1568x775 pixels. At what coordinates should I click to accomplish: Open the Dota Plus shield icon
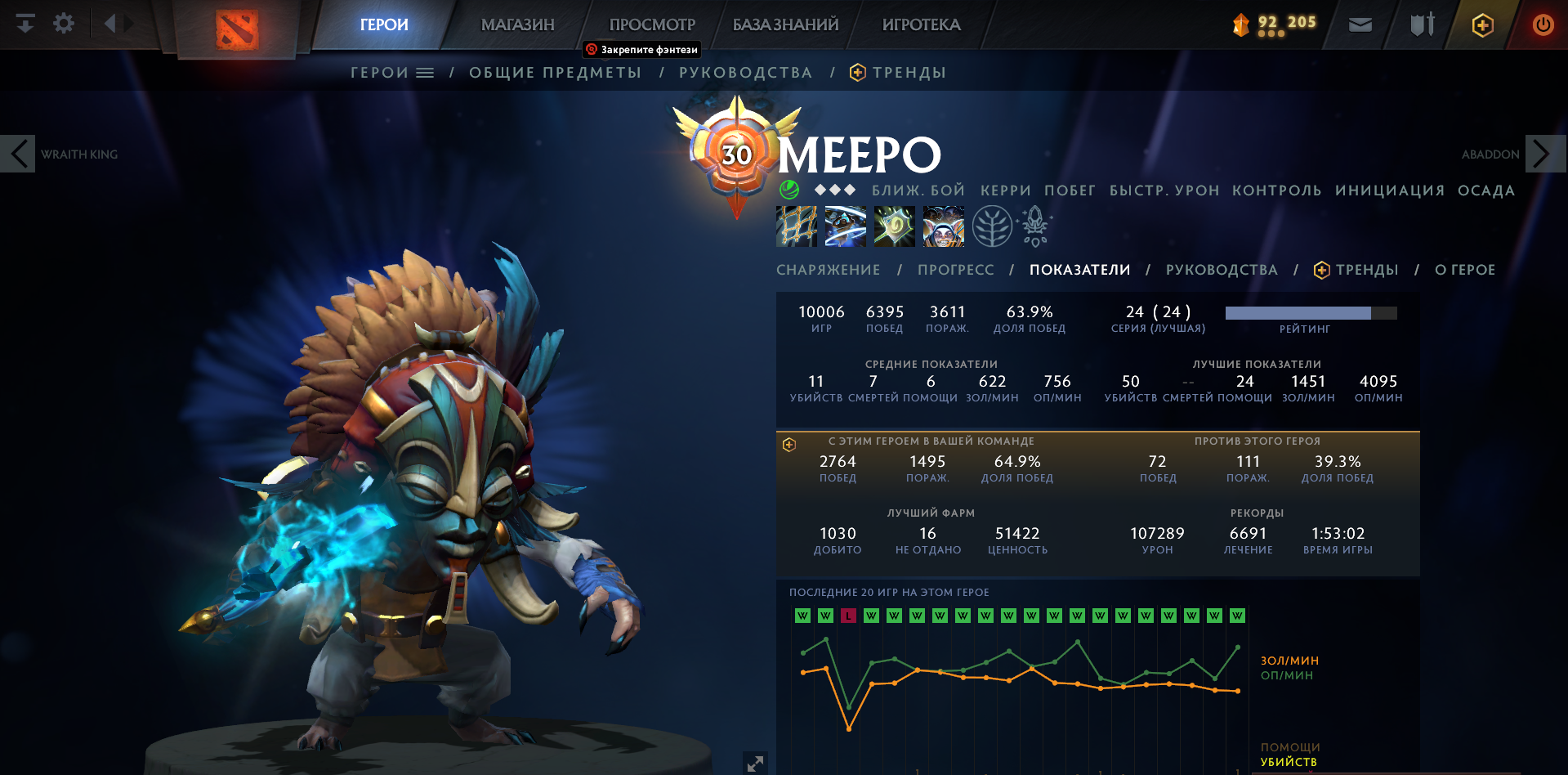point(1482,25)
